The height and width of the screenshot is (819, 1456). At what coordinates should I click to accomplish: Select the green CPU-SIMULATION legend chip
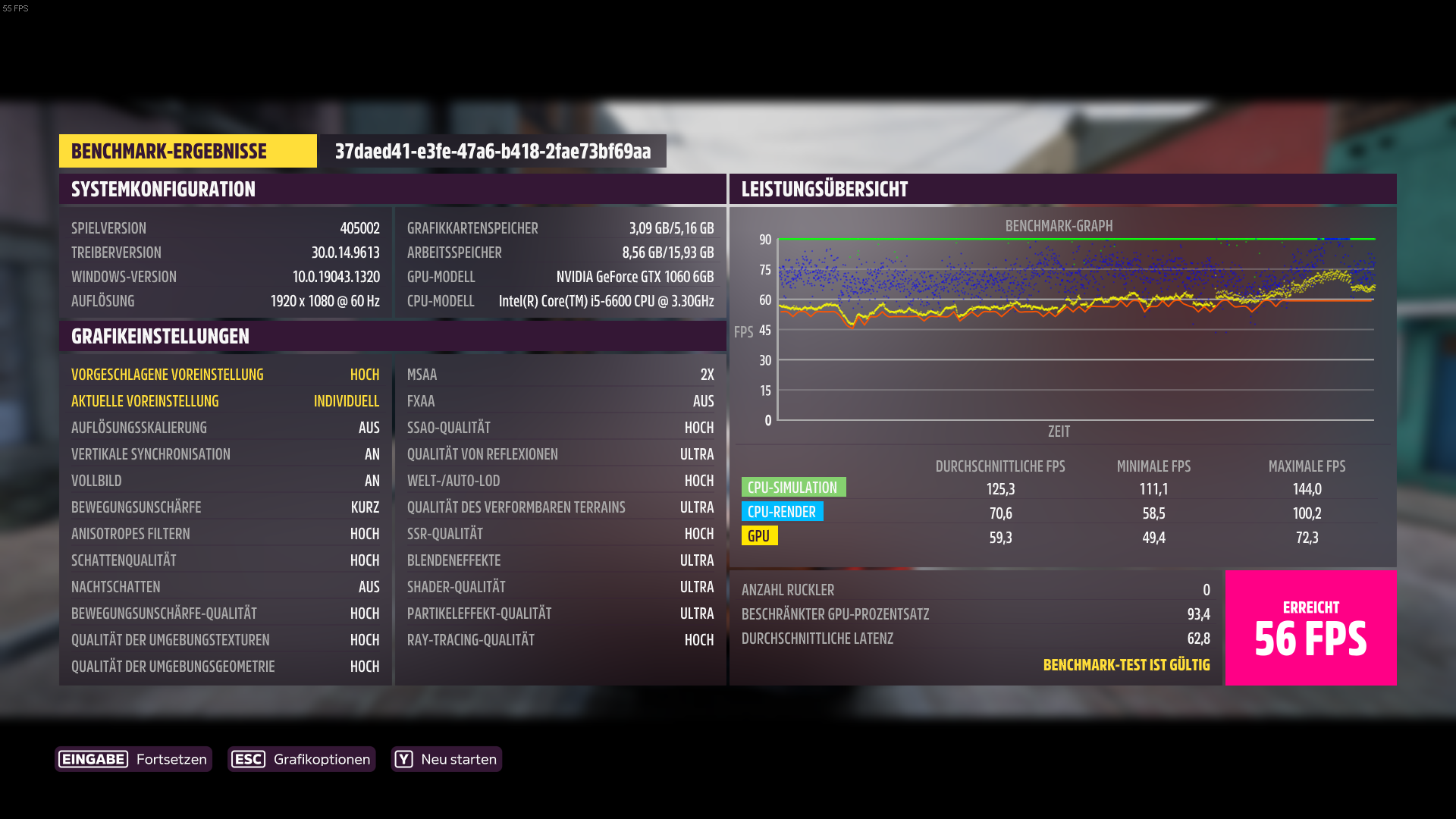click(x=793, y=486)
